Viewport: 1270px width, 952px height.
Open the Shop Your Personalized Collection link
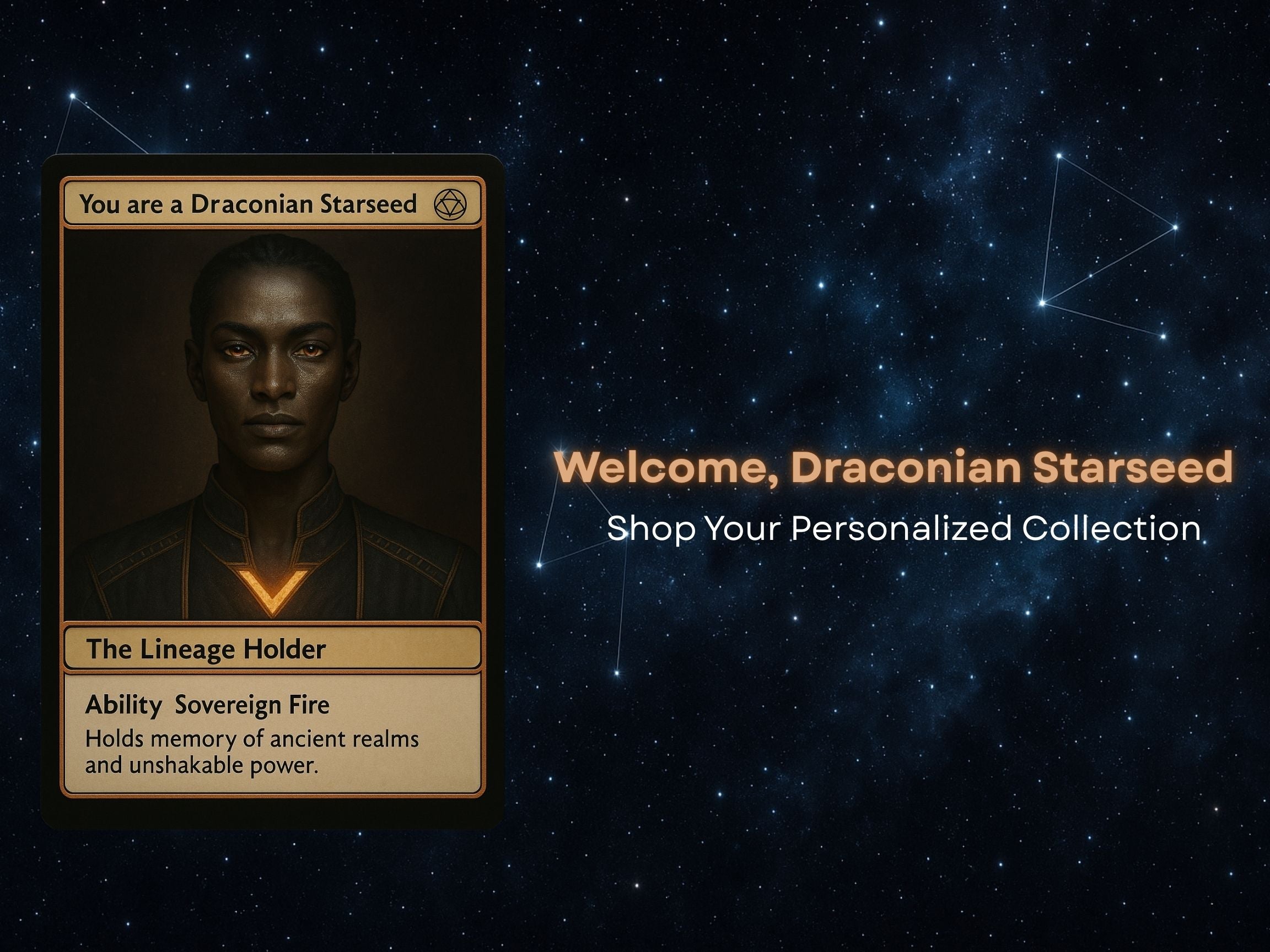(x=903, y=528)
